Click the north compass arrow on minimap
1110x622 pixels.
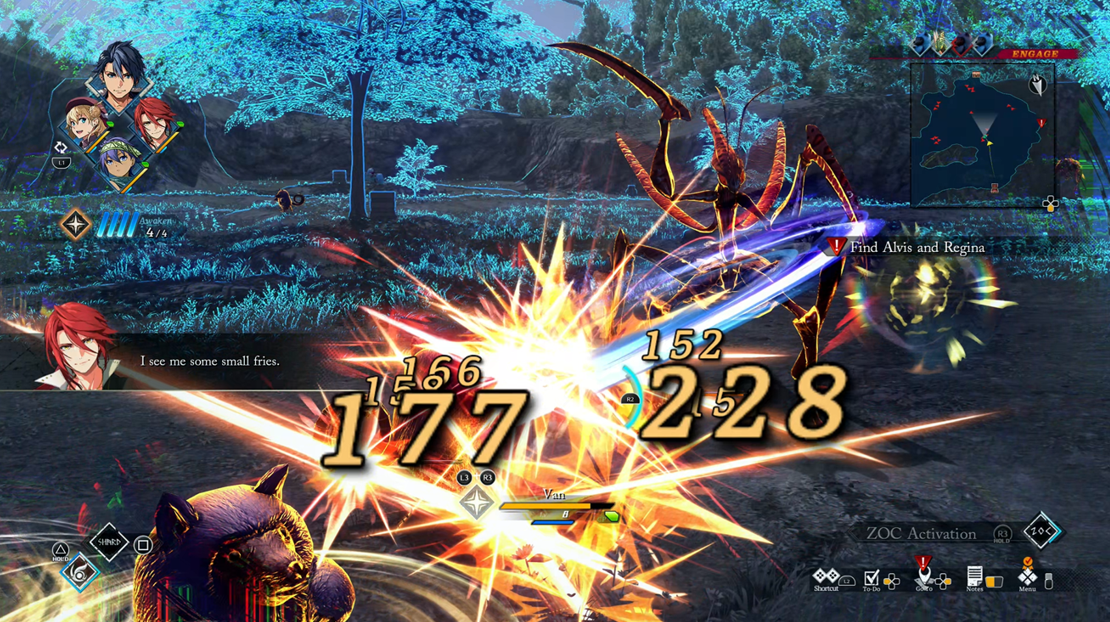1038,86
